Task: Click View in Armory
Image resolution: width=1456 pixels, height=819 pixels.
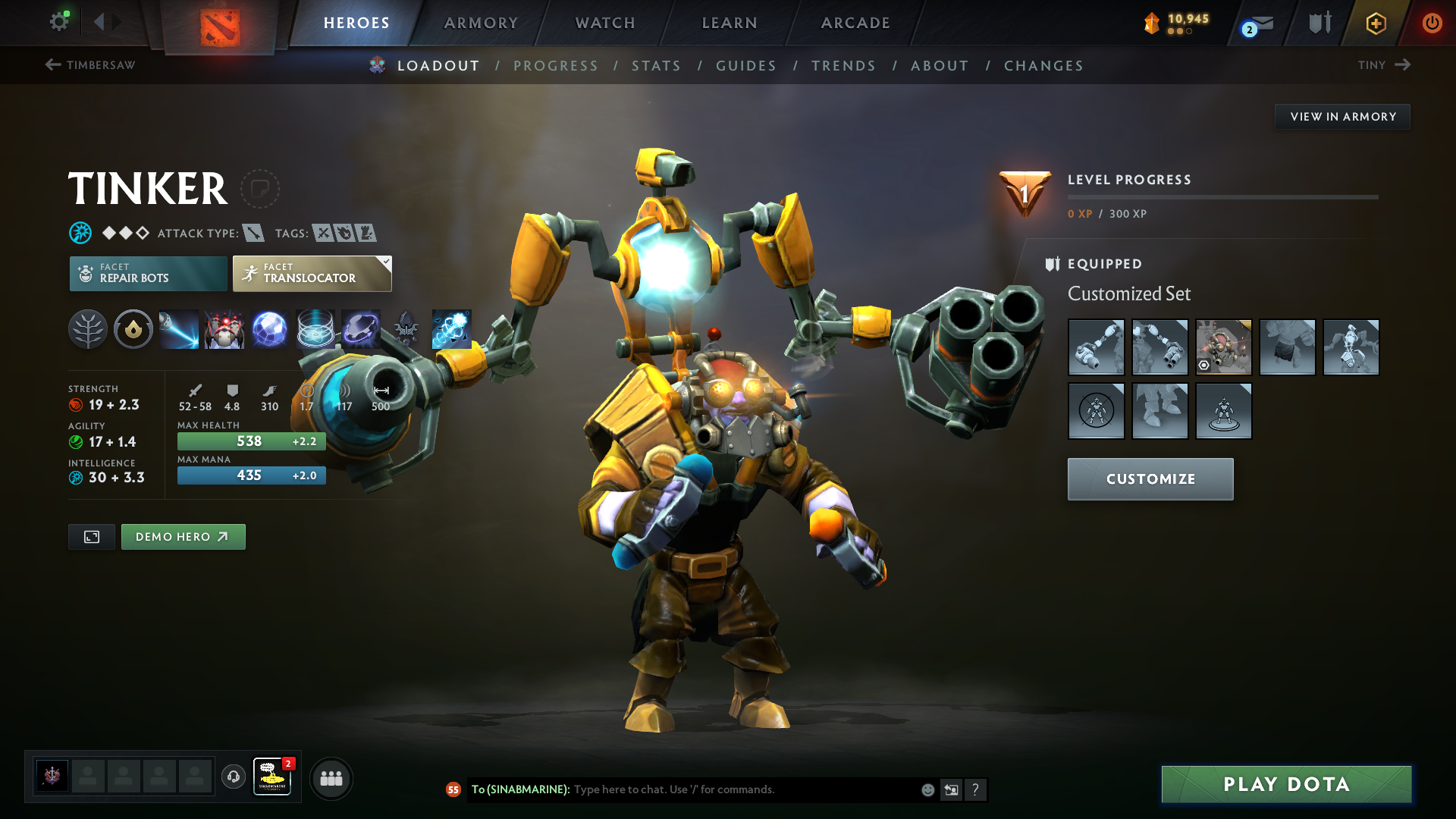Action: point(1342,117)
